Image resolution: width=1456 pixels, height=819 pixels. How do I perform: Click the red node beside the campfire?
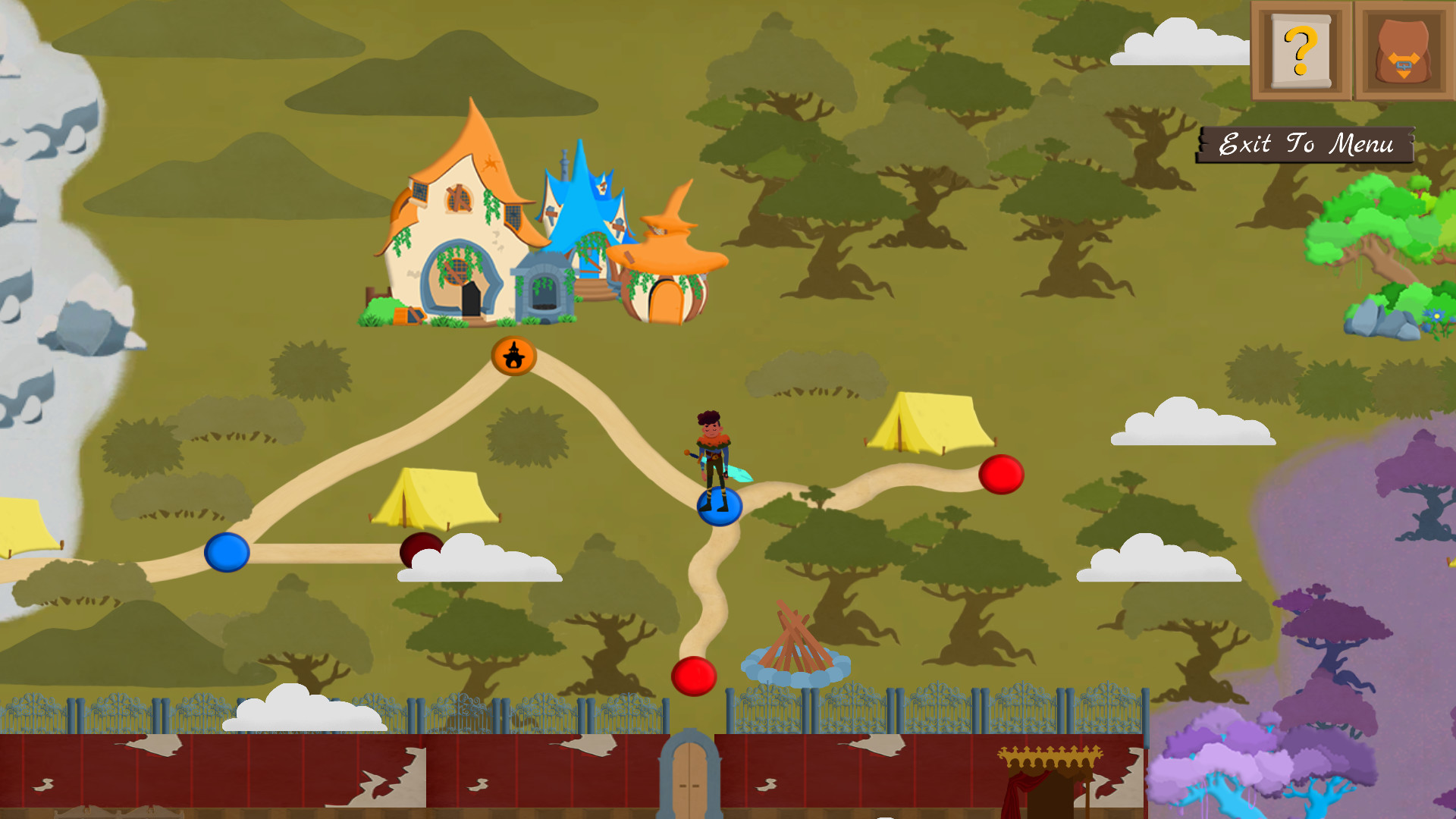pyautogui.click(x=695, y=677)
